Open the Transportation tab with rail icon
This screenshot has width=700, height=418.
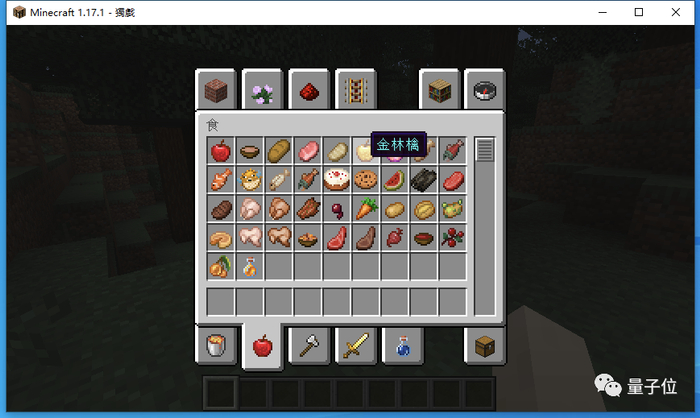coord(354,90)
